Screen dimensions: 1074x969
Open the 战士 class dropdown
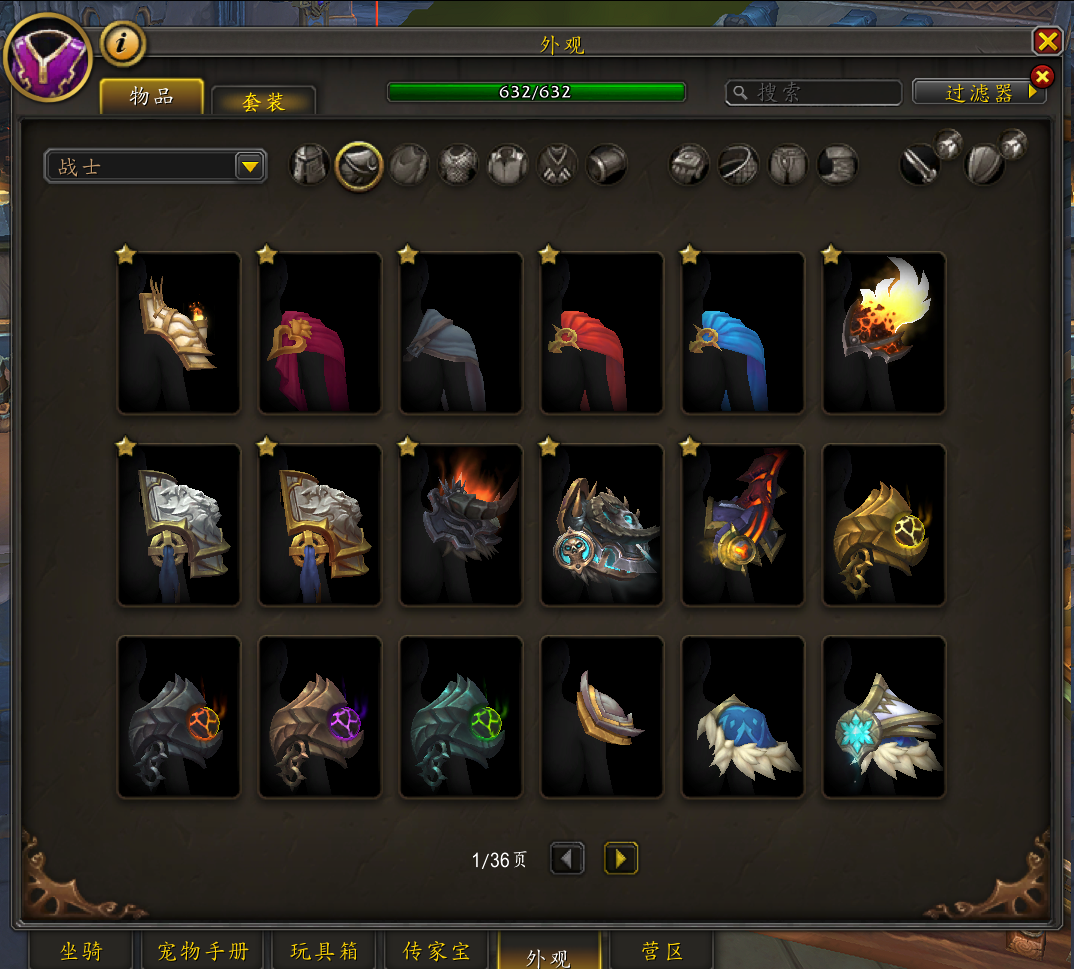(156, 166)
